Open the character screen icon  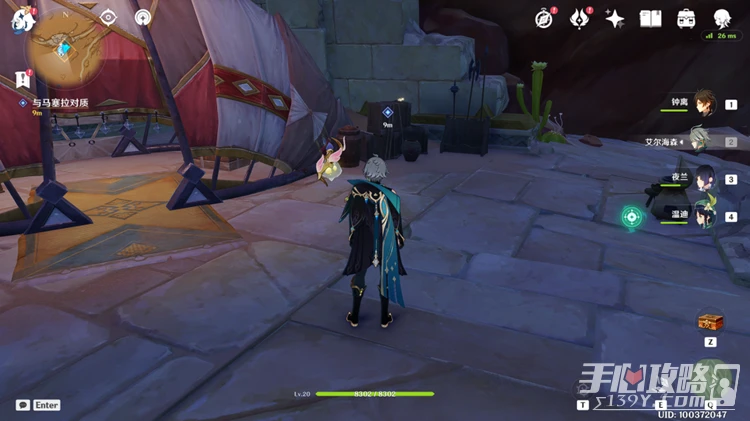722,18
